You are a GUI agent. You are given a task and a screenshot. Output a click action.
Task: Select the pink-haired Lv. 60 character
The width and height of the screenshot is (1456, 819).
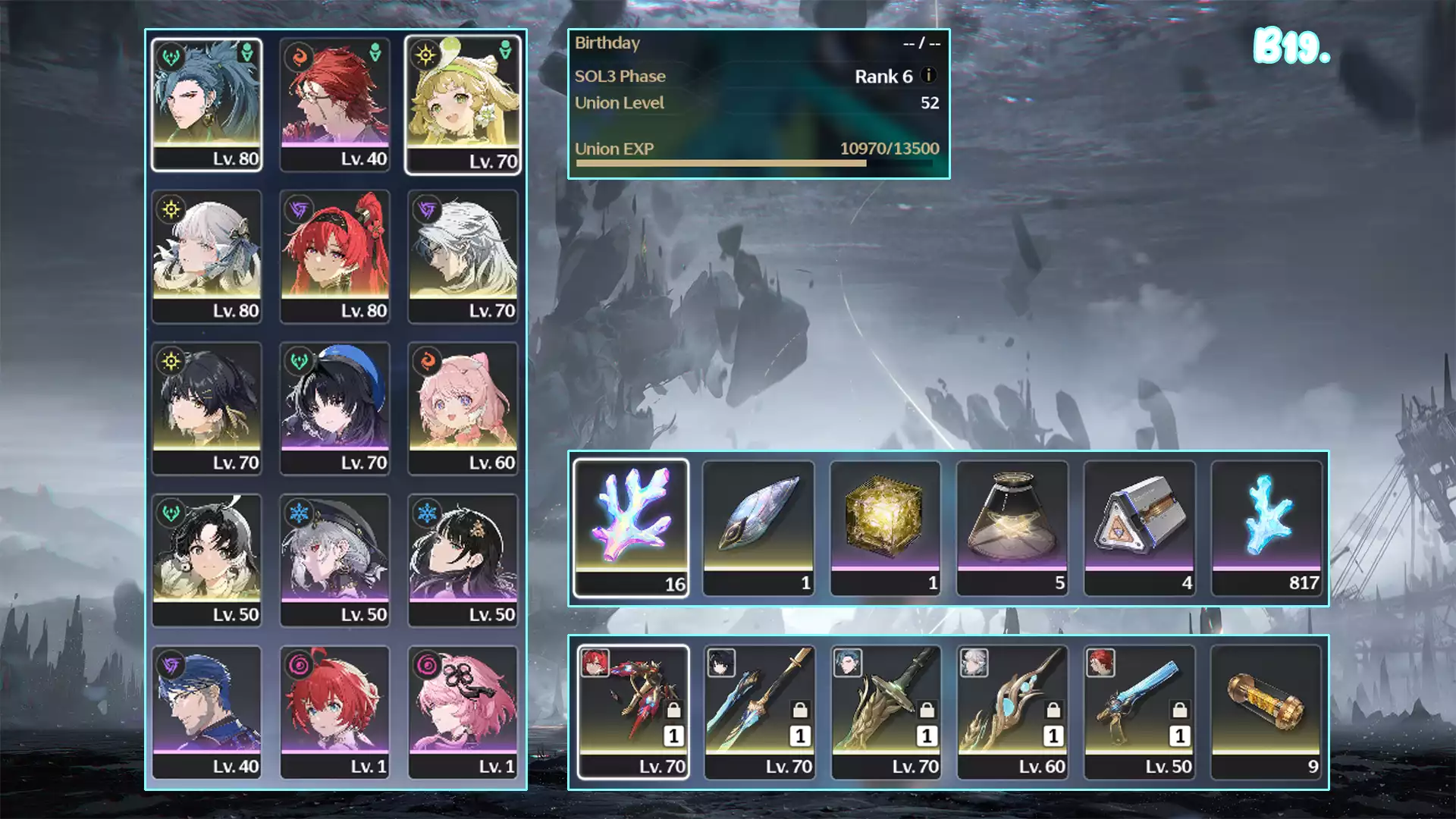(x=463, y=408)
